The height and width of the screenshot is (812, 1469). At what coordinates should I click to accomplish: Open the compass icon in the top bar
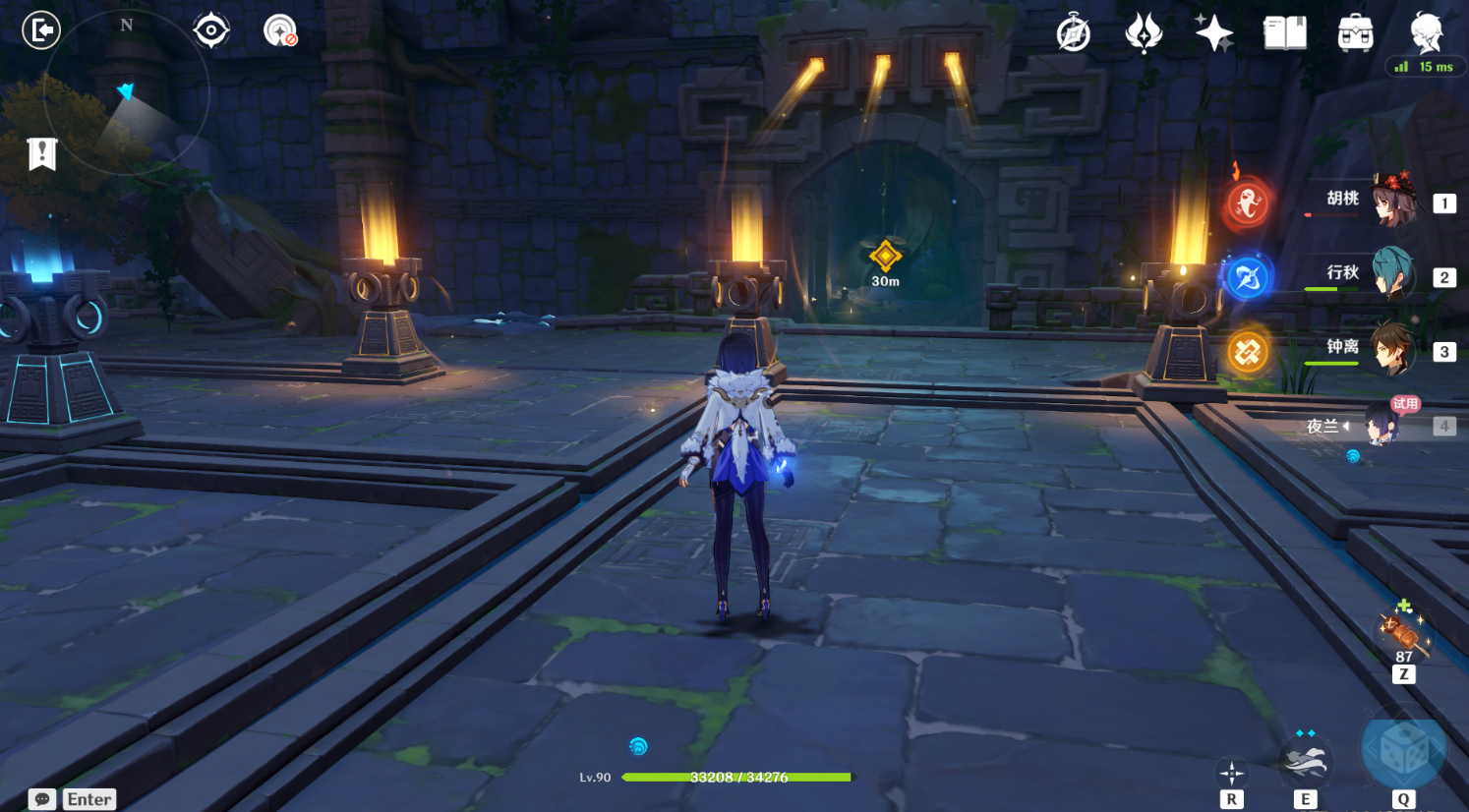(x=1073, y=33)
